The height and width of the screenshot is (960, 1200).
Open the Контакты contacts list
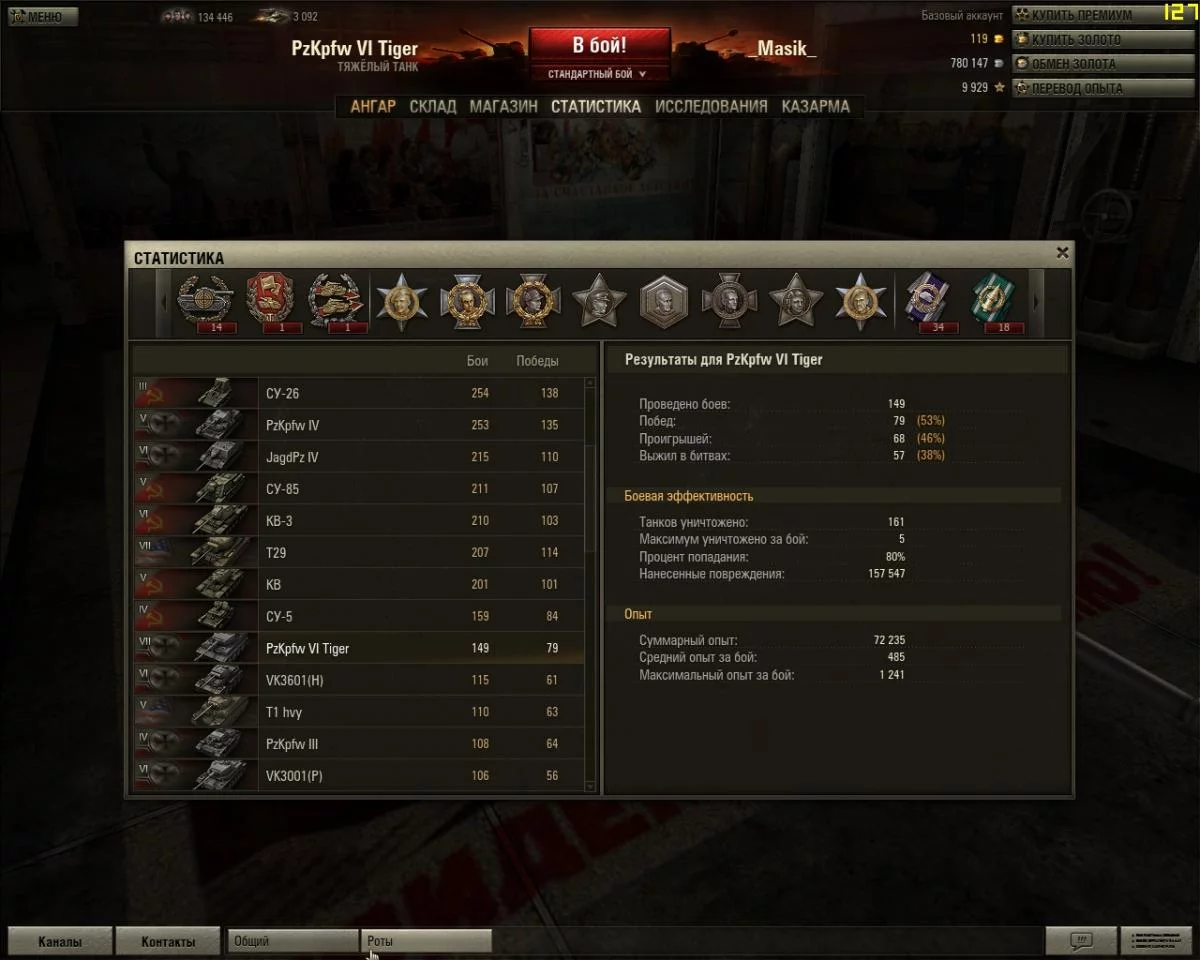pyautogui.click(x=168, y=941)
